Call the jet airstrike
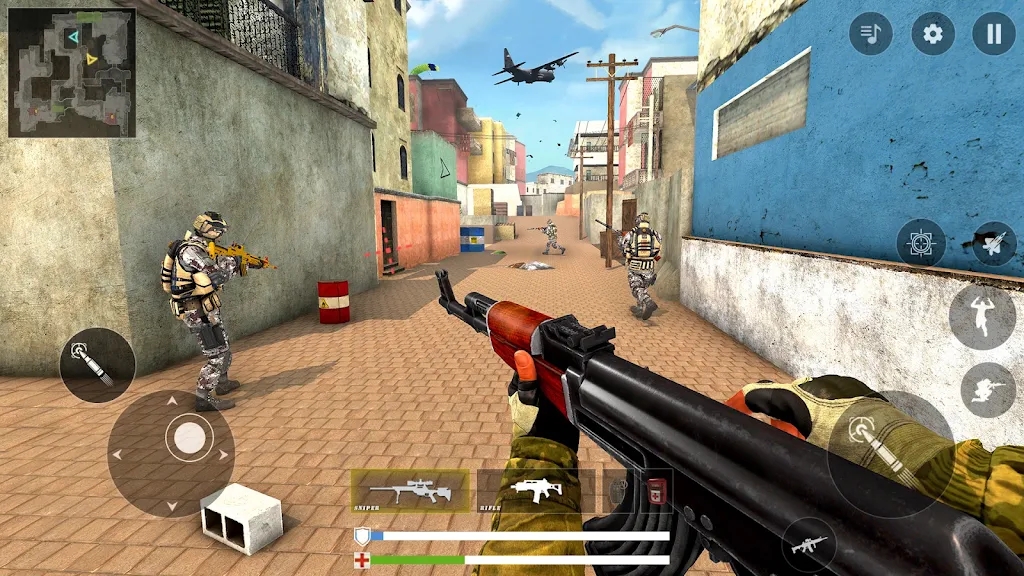 coord(993,243)
